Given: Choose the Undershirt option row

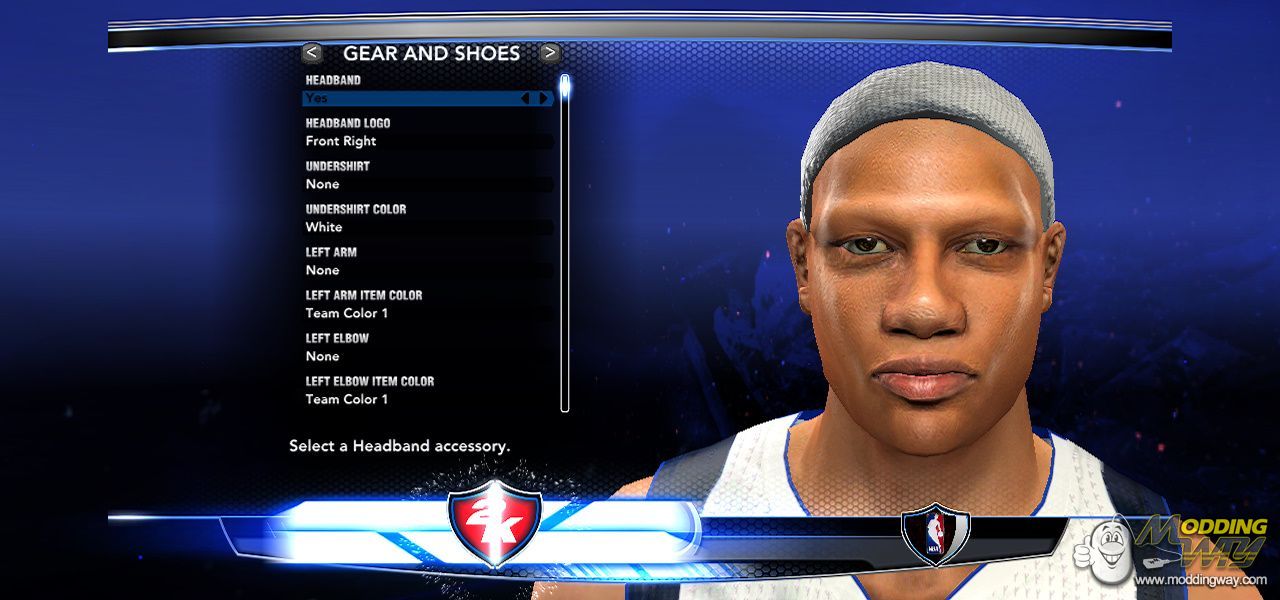Looking at the screenshot, I should (428, 184).
